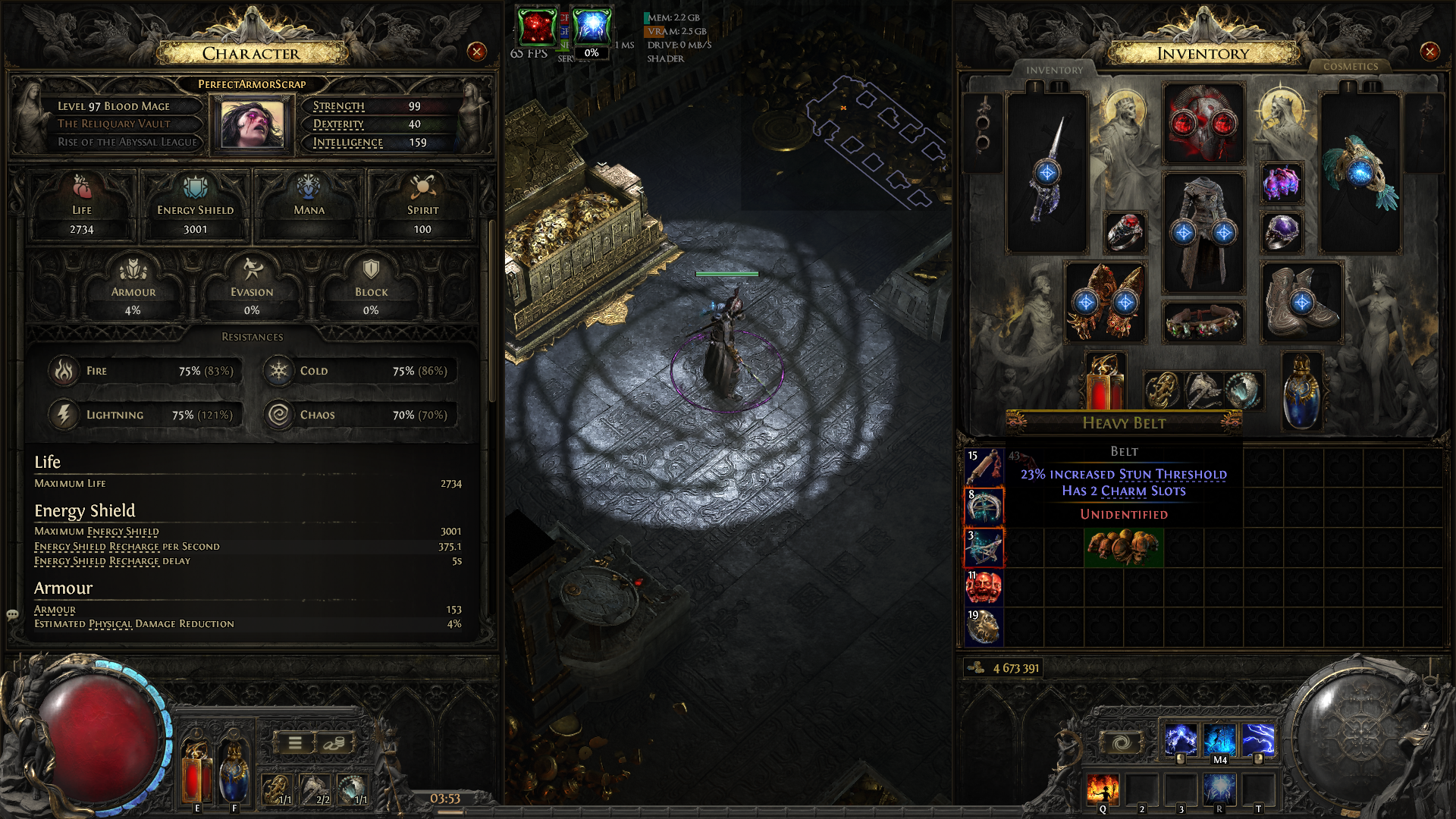Viewport: 1456px width, 819px height.
Task: Choose the equipped body armour robe
Action: click(1203, 231)
